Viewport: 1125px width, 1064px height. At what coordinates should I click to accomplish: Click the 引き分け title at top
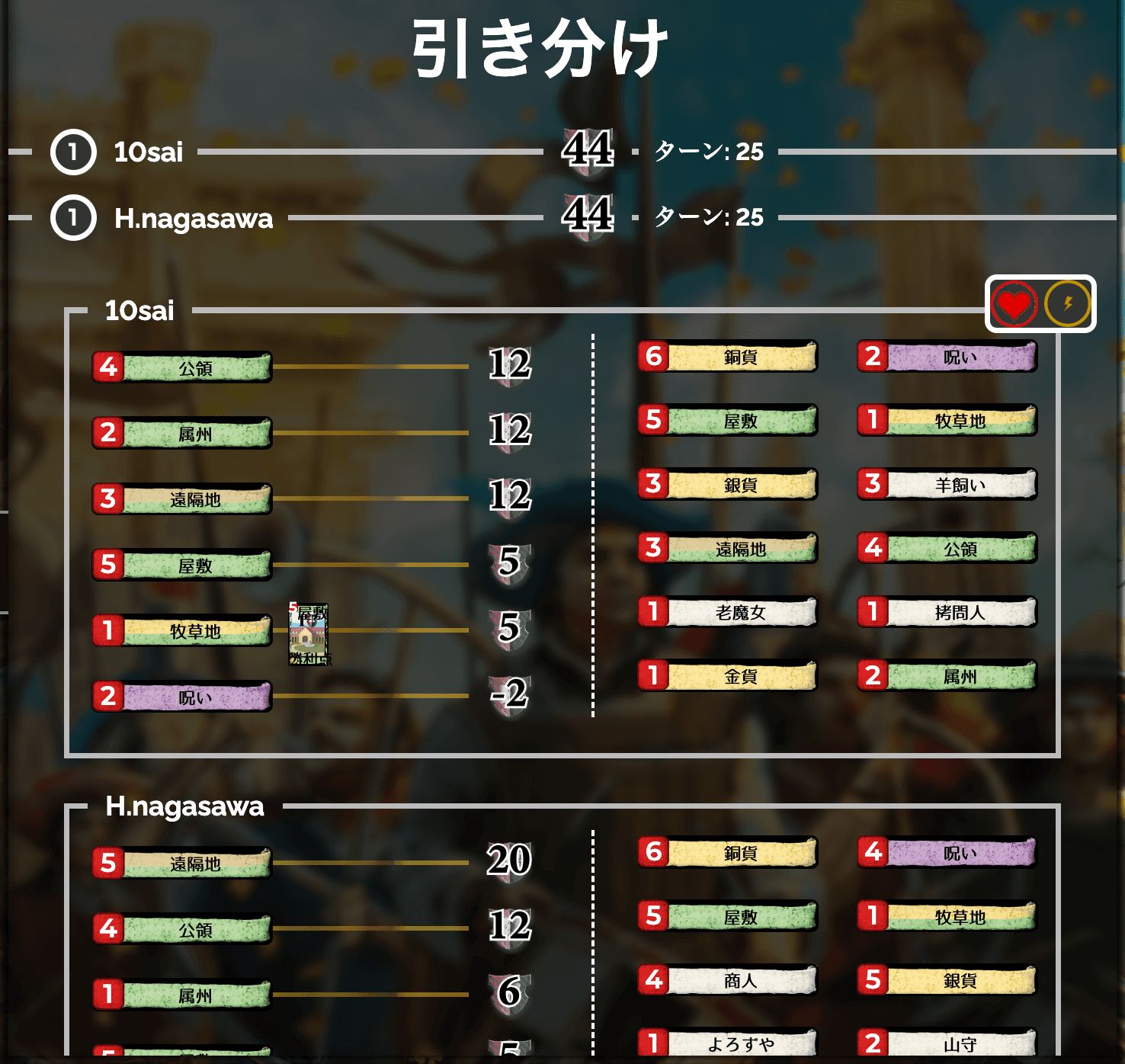[x=541, y=47]
